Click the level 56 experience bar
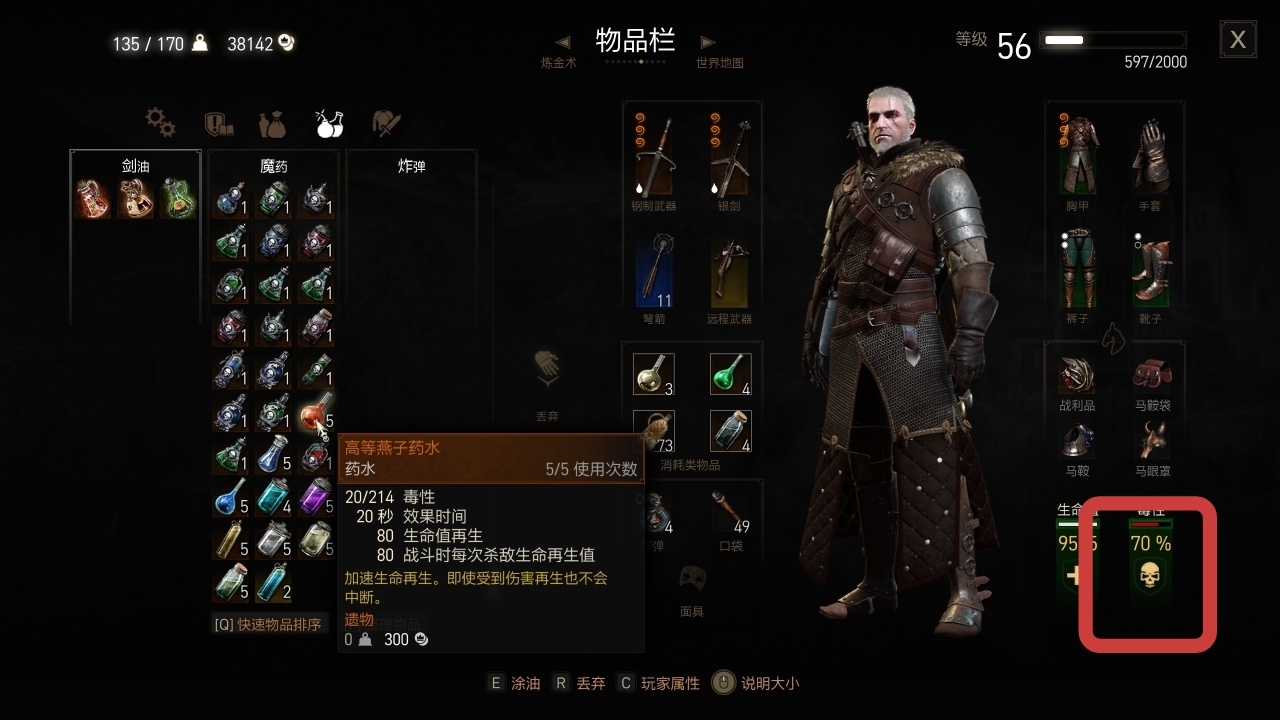The height and width of the screenshot is (720, 1280). click(x=1111, y=40)
